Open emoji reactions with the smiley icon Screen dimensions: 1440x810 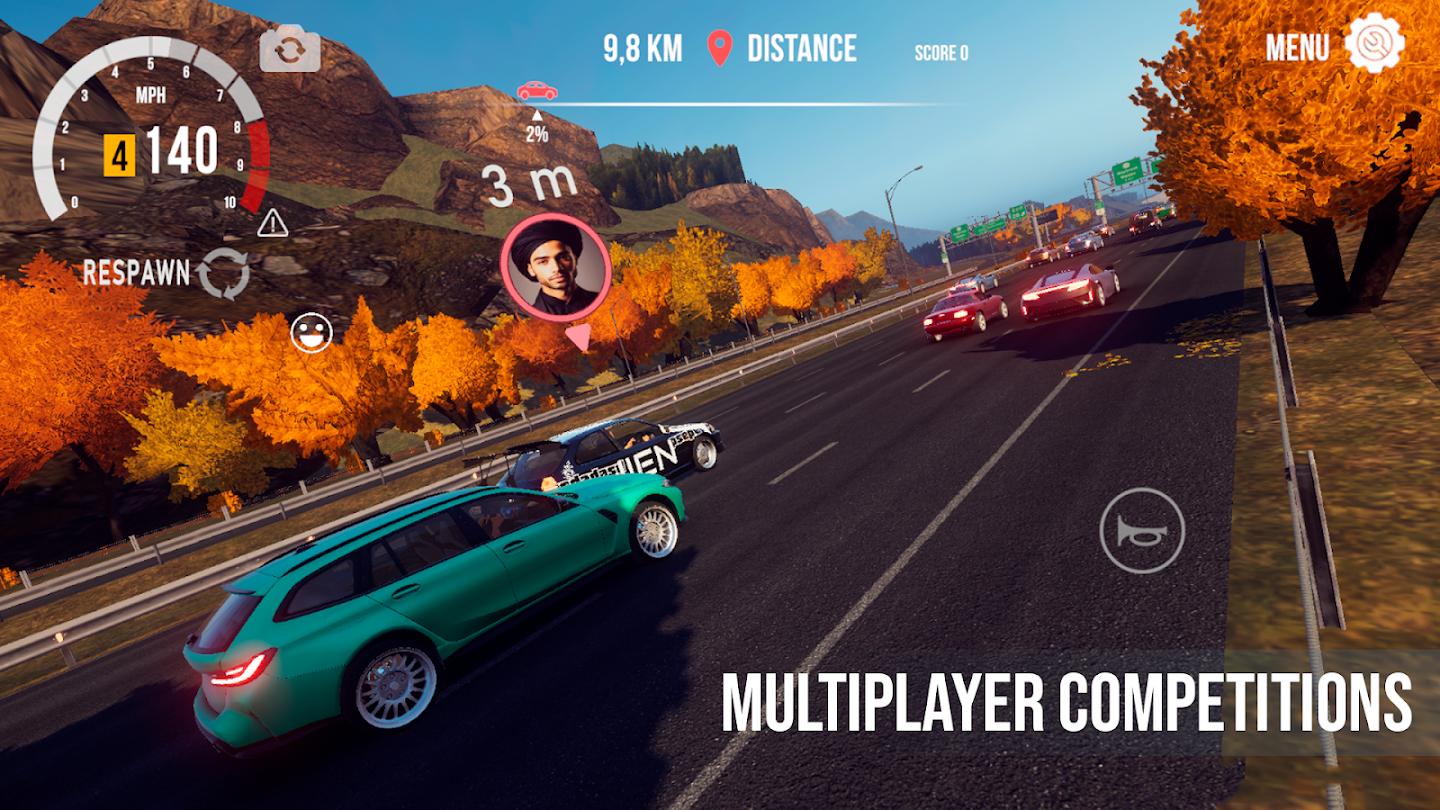pos(310,330)
